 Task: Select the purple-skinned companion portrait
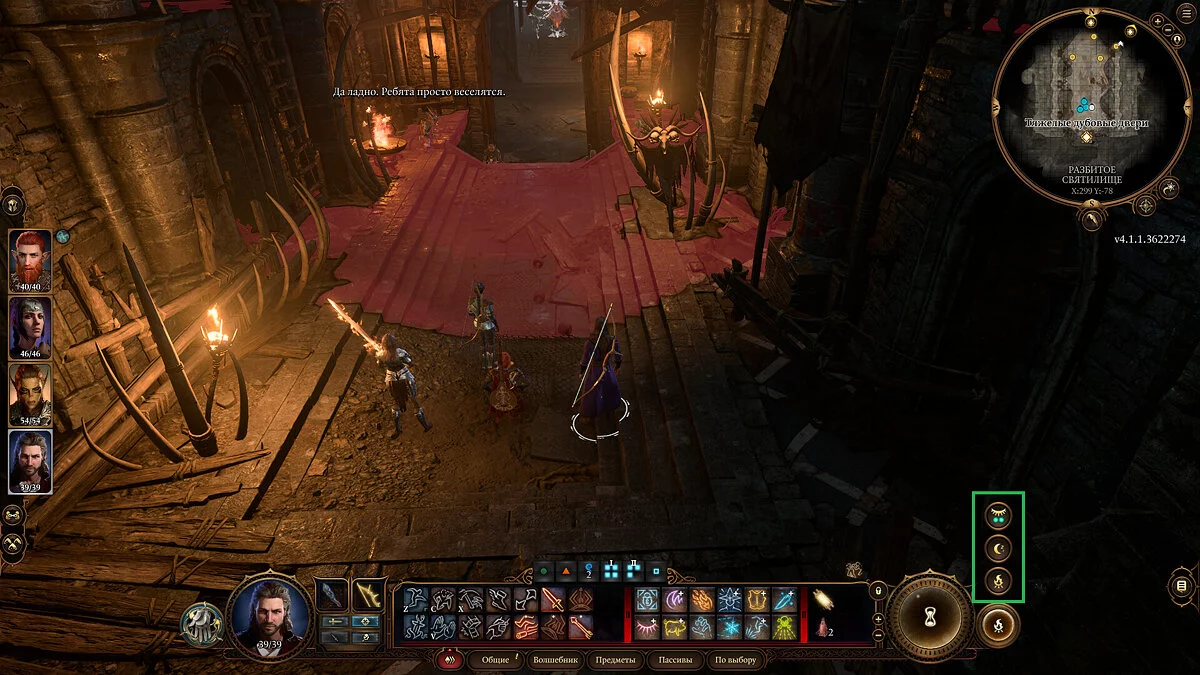click(x=30, y=327)
